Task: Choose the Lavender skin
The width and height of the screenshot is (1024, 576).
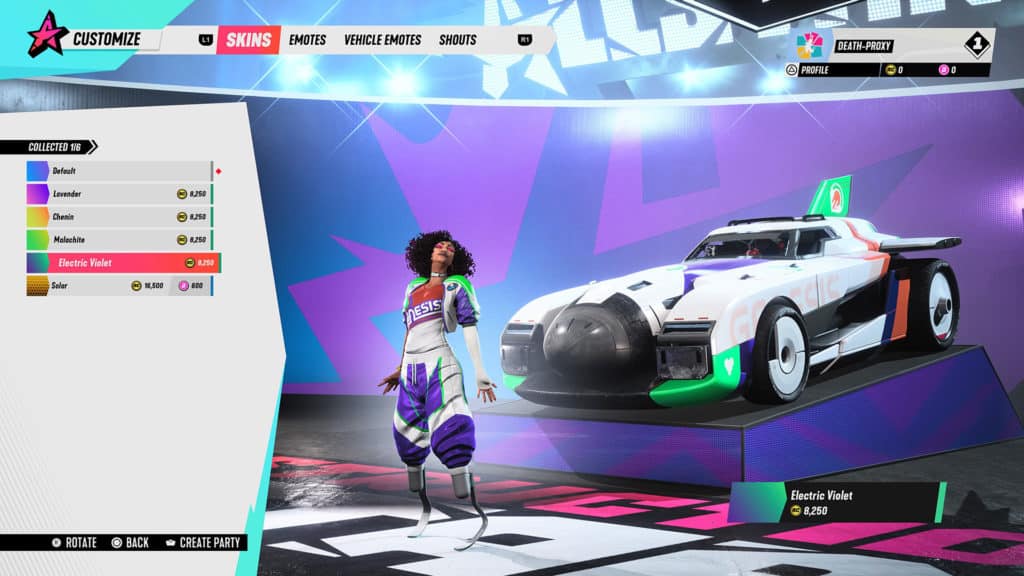Action: [x=119, y=194]
